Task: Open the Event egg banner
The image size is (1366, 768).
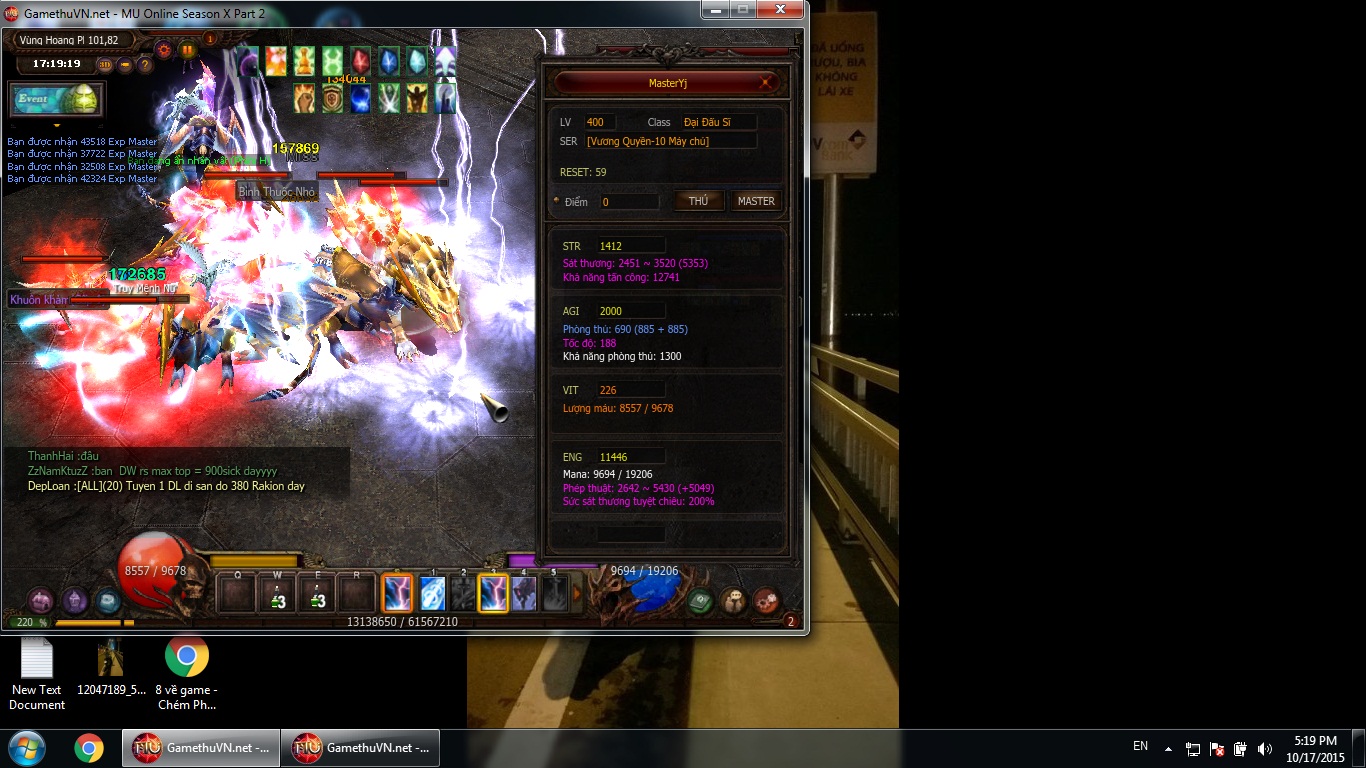Action: (56, 99)
